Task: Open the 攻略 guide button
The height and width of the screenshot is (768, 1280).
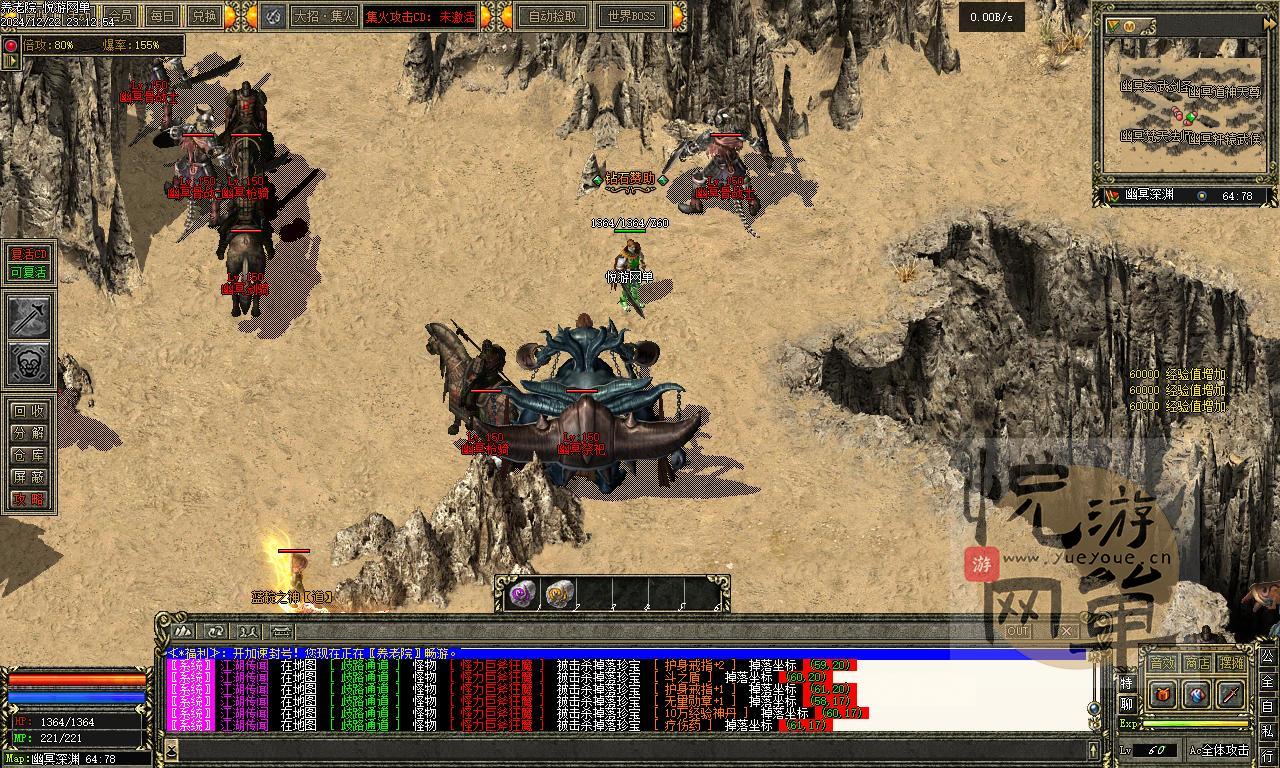Action: point(29,499)
